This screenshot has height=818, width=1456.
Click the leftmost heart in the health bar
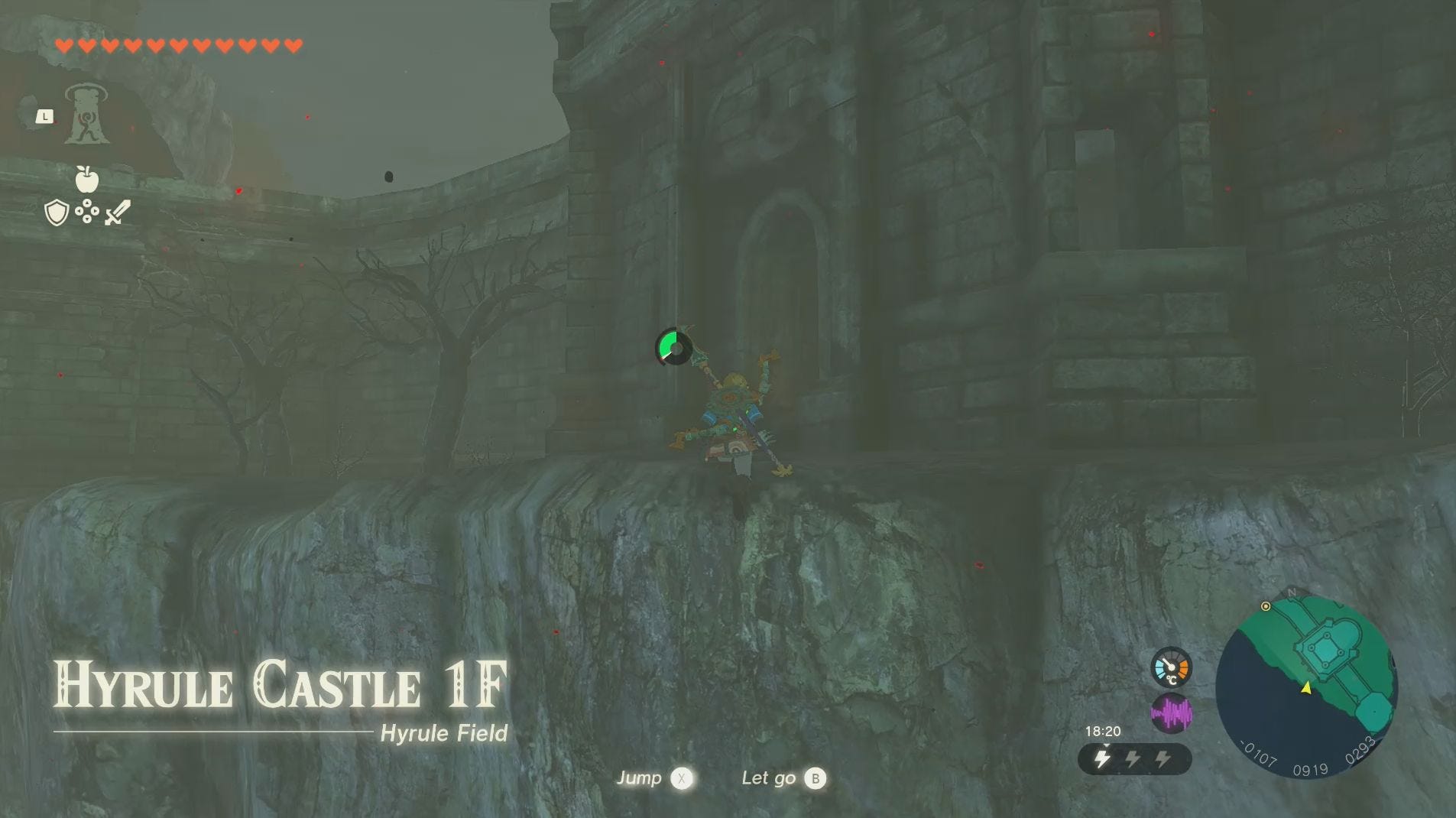pyautogui.click(x=66, y=44)
